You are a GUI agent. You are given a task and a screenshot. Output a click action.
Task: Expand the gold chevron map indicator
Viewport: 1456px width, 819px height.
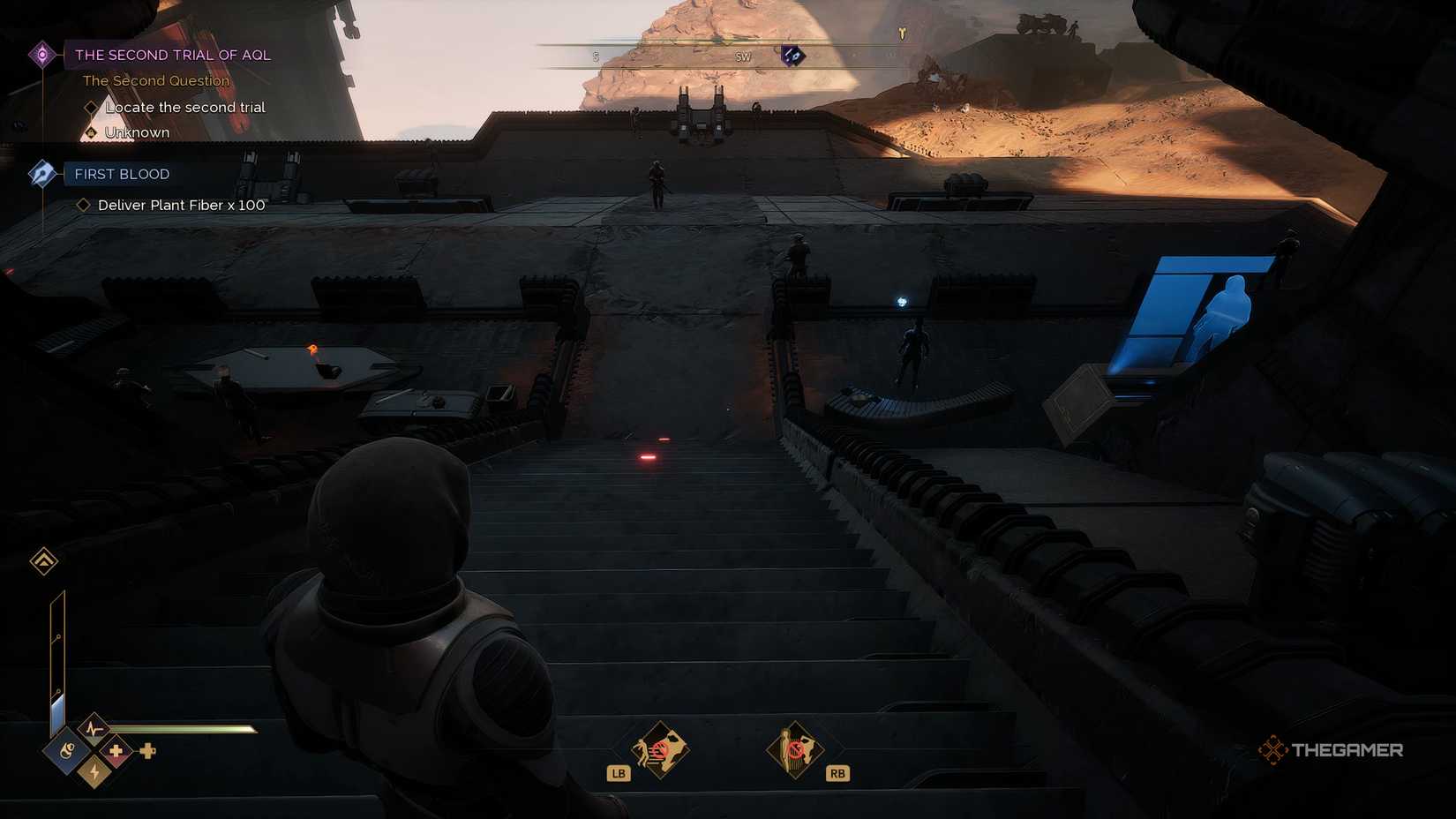coord(42,561)
